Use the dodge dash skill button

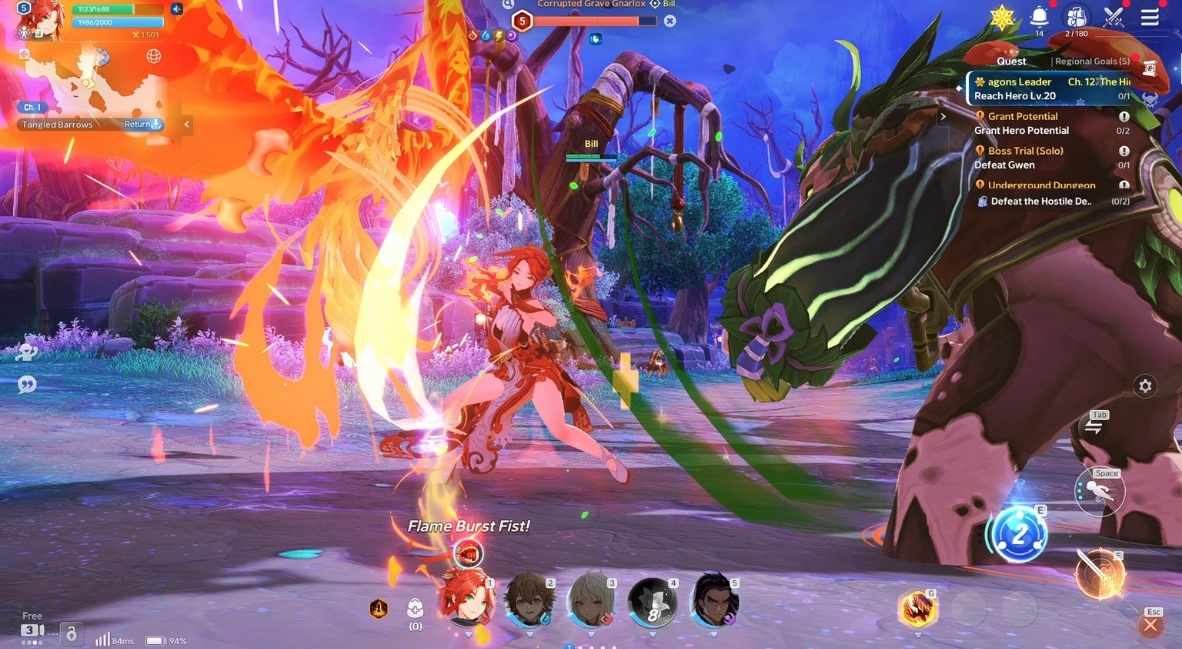tap(1099, 492)
